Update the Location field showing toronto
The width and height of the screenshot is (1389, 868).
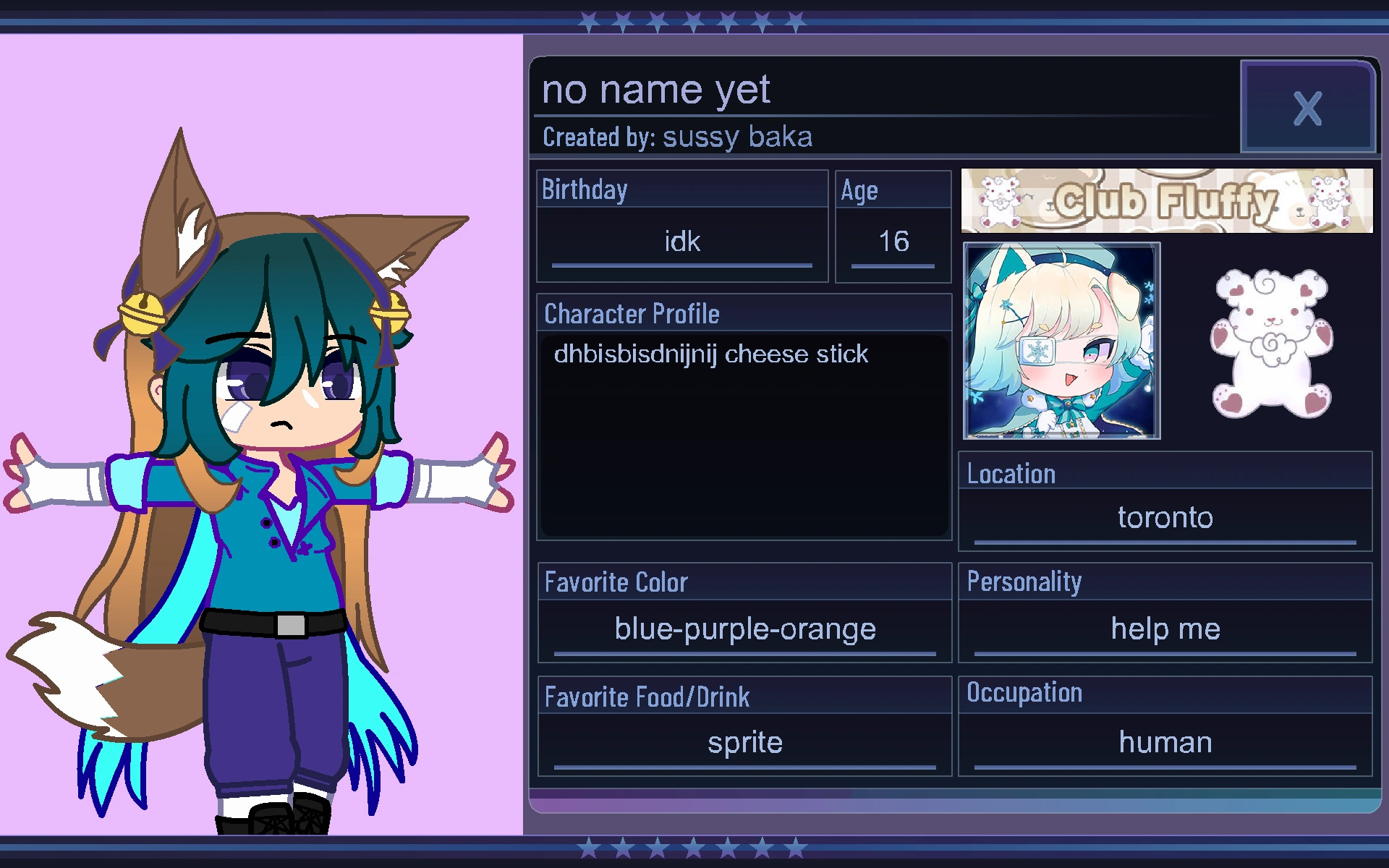[x=1165, y=517]
